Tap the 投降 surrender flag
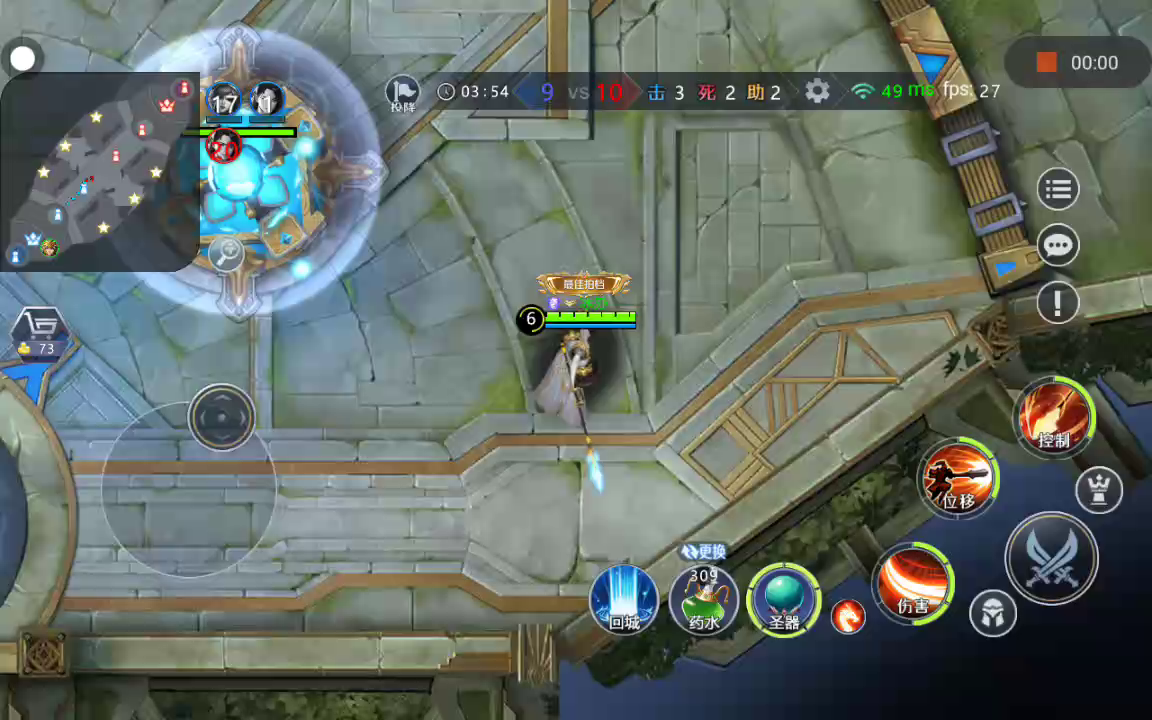 402,92
